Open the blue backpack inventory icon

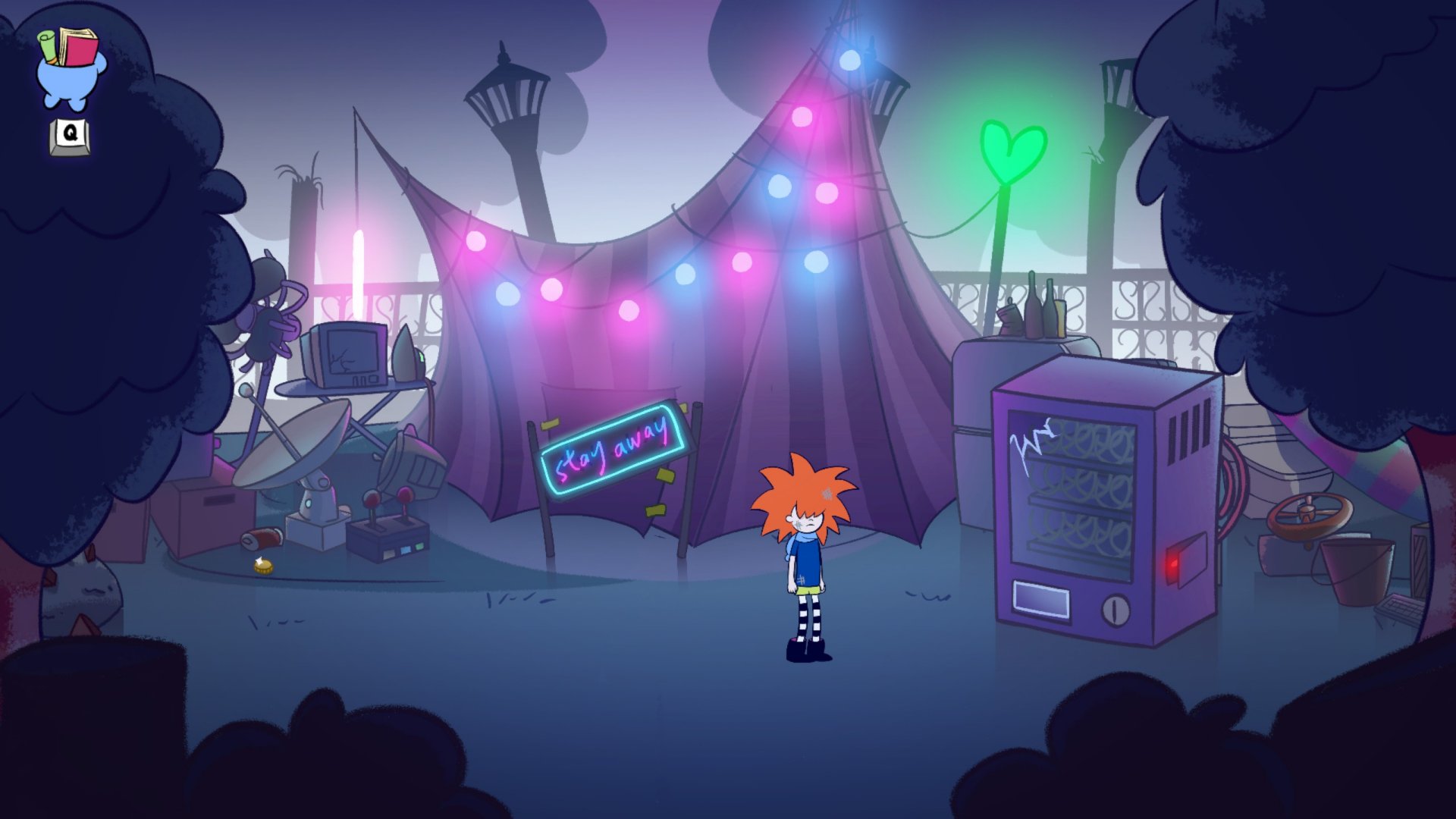(70, 71)
